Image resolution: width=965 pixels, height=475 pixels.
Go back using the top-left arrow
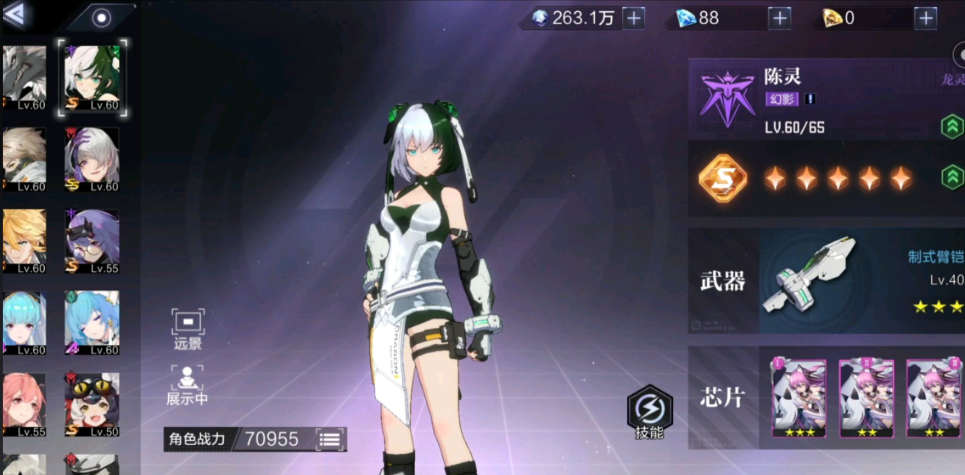tap(17, 15)
